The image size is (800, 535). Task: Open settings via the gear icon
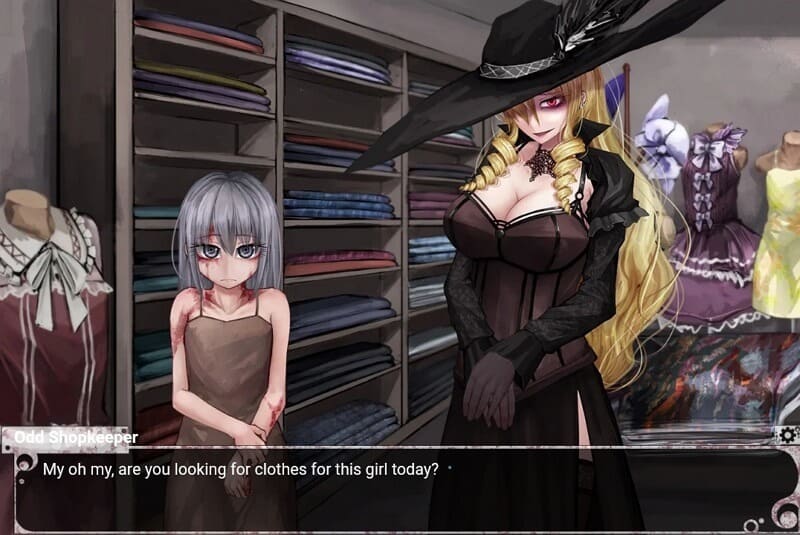pos(786,435)
